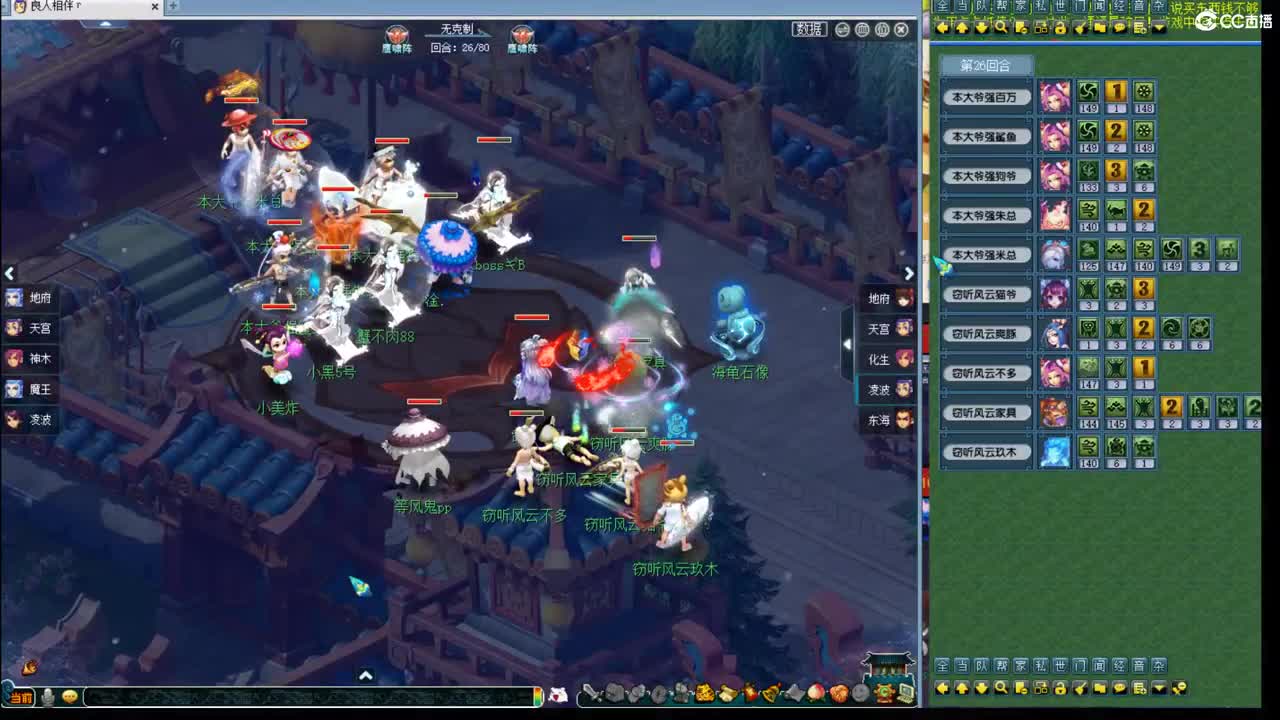Open the computer system icon at bottom right toolbar
This screenshot has width=1280, height=720.
click(905, 690)
